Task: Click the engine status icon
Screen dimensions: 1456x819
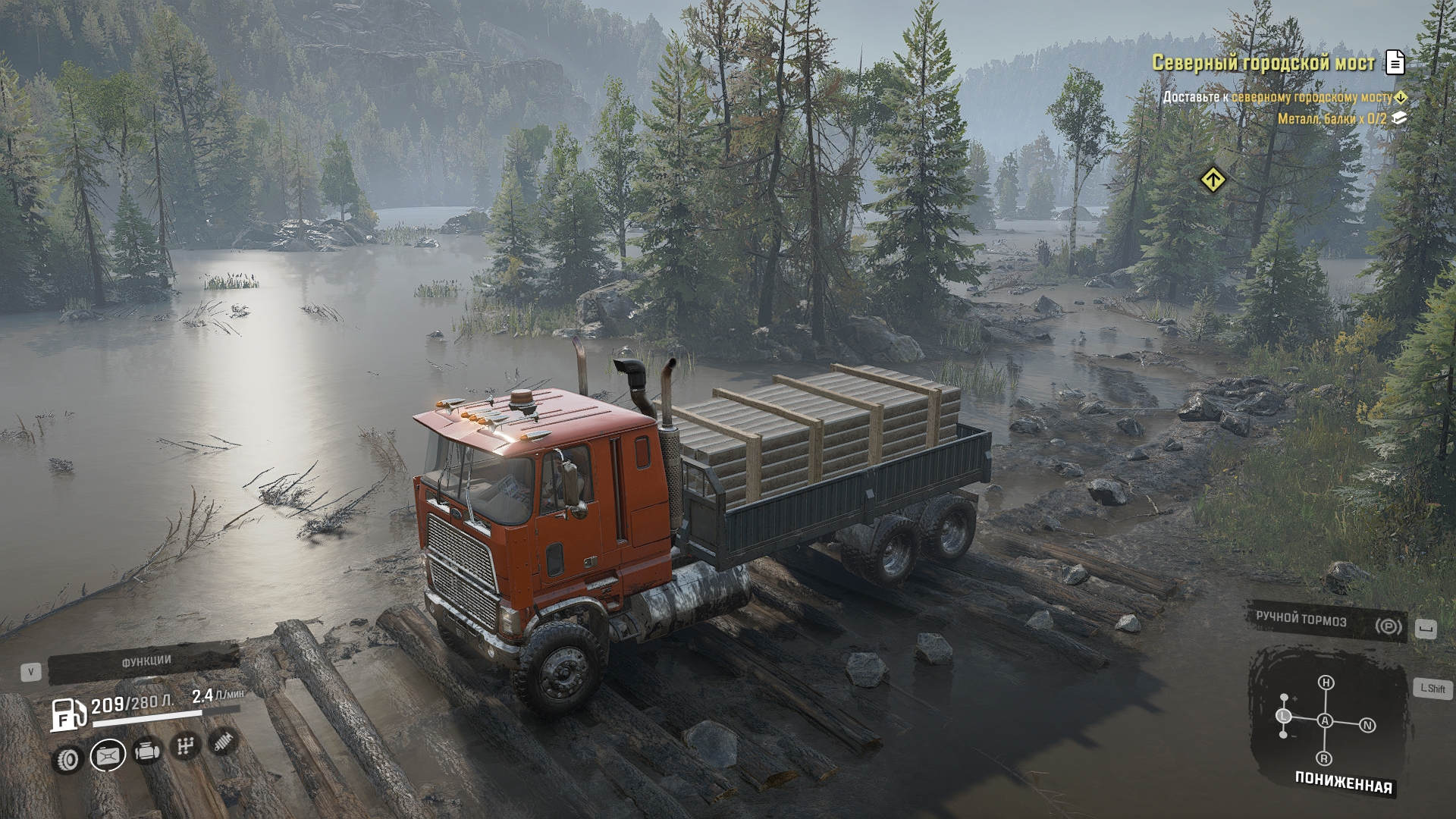Action: 147,752
